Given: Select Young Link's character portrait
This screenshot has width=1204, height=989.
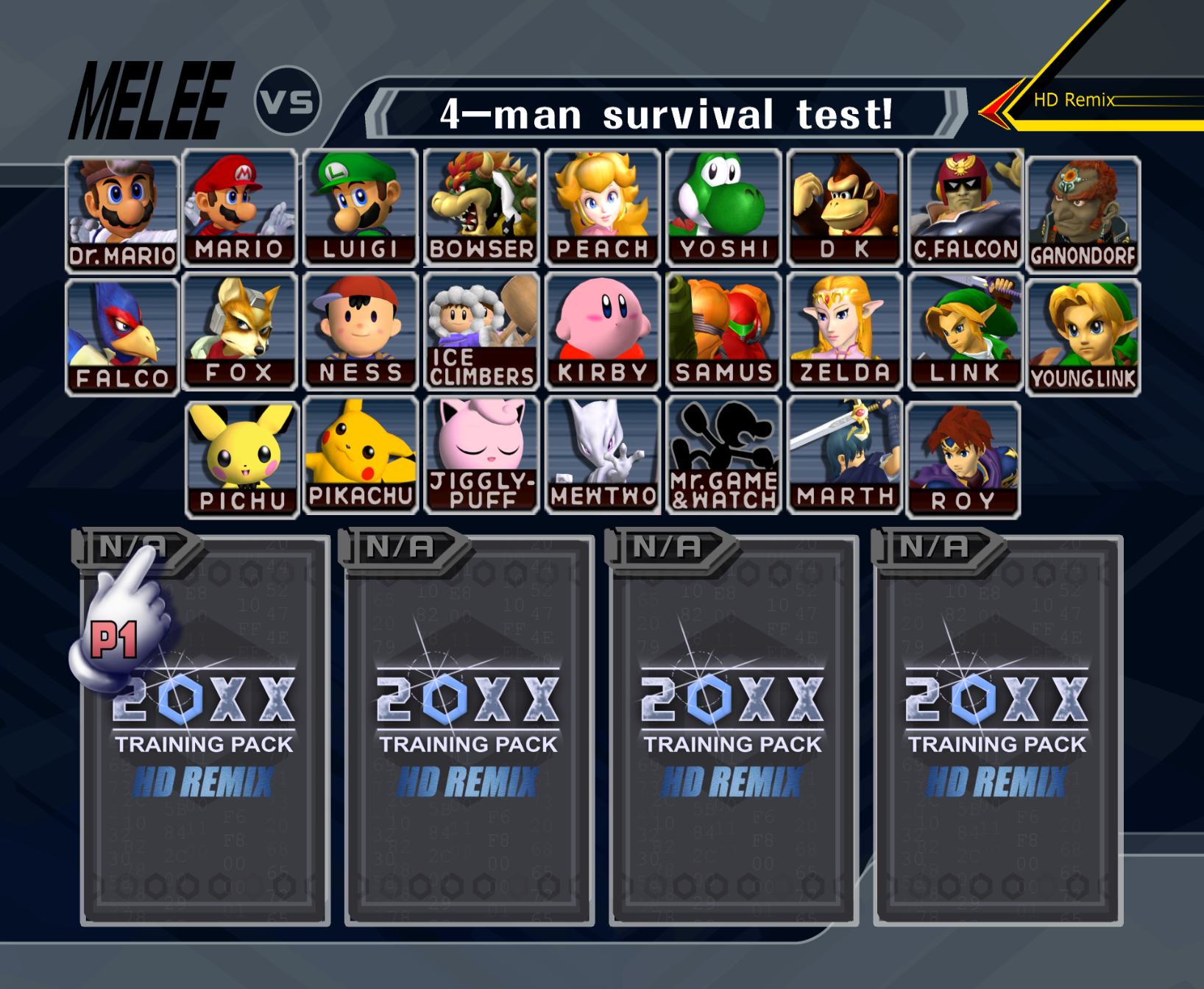Looking at the screenshot, I should 1084,331.
